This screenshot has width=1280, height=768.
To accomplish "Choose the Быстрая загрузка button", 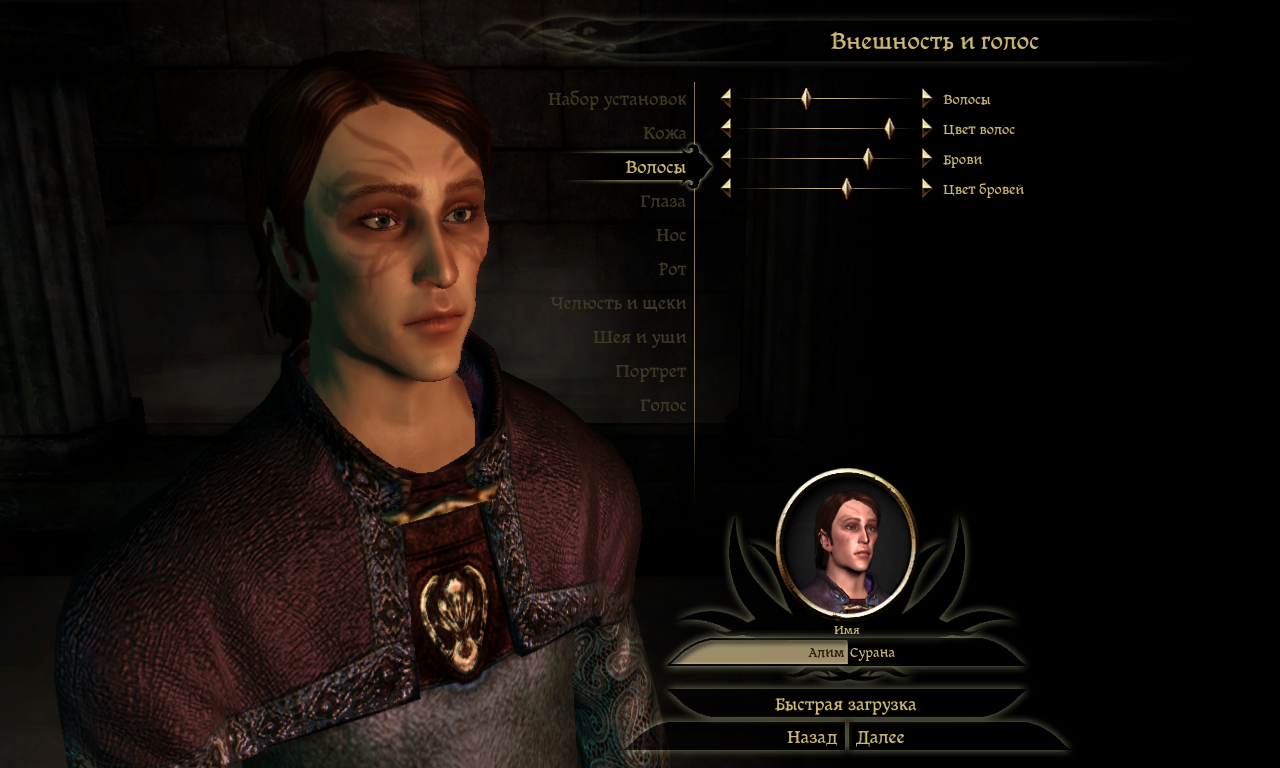I will pos(845,704).
